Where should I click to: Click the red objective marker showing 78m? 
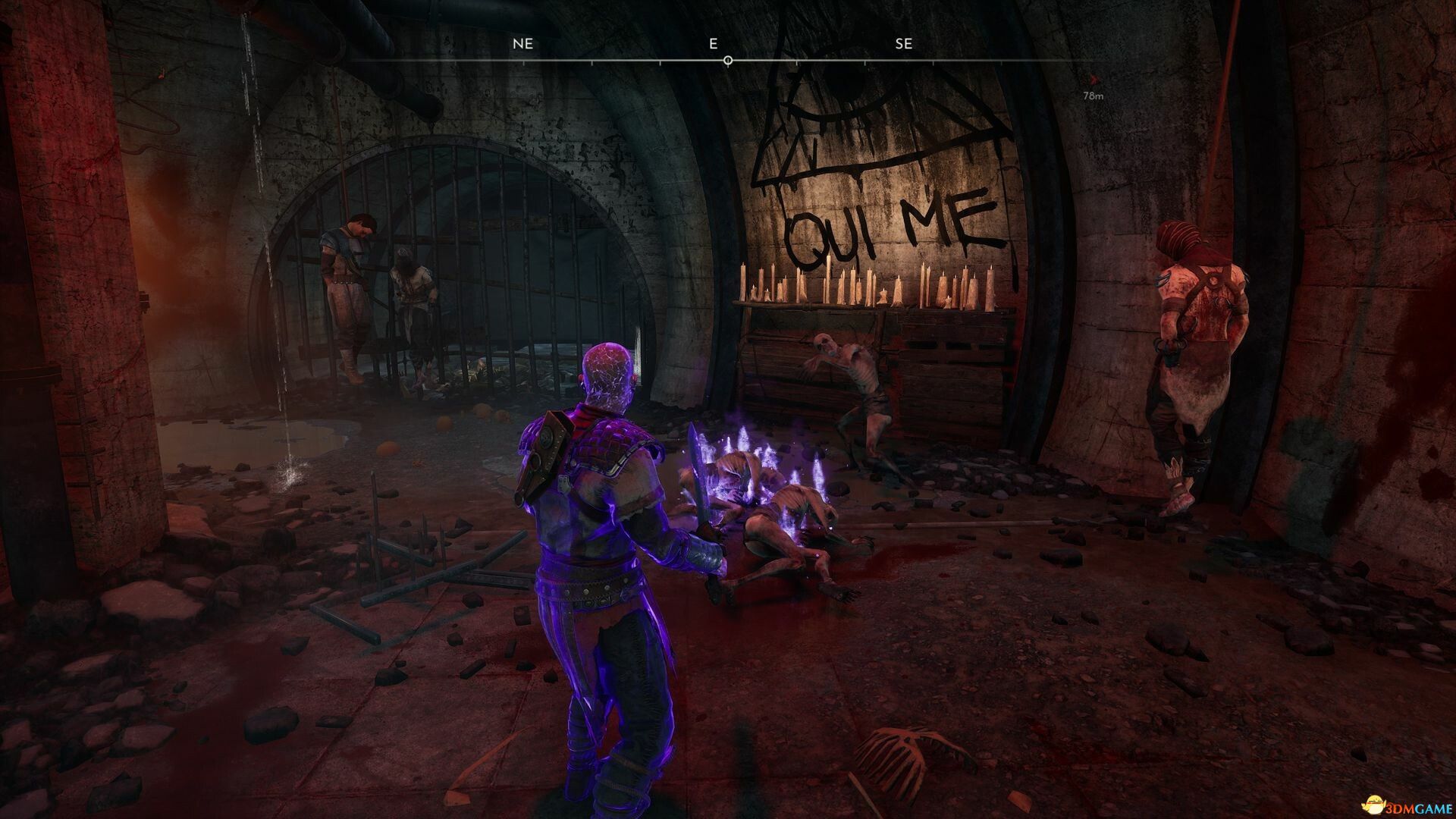1093,79
